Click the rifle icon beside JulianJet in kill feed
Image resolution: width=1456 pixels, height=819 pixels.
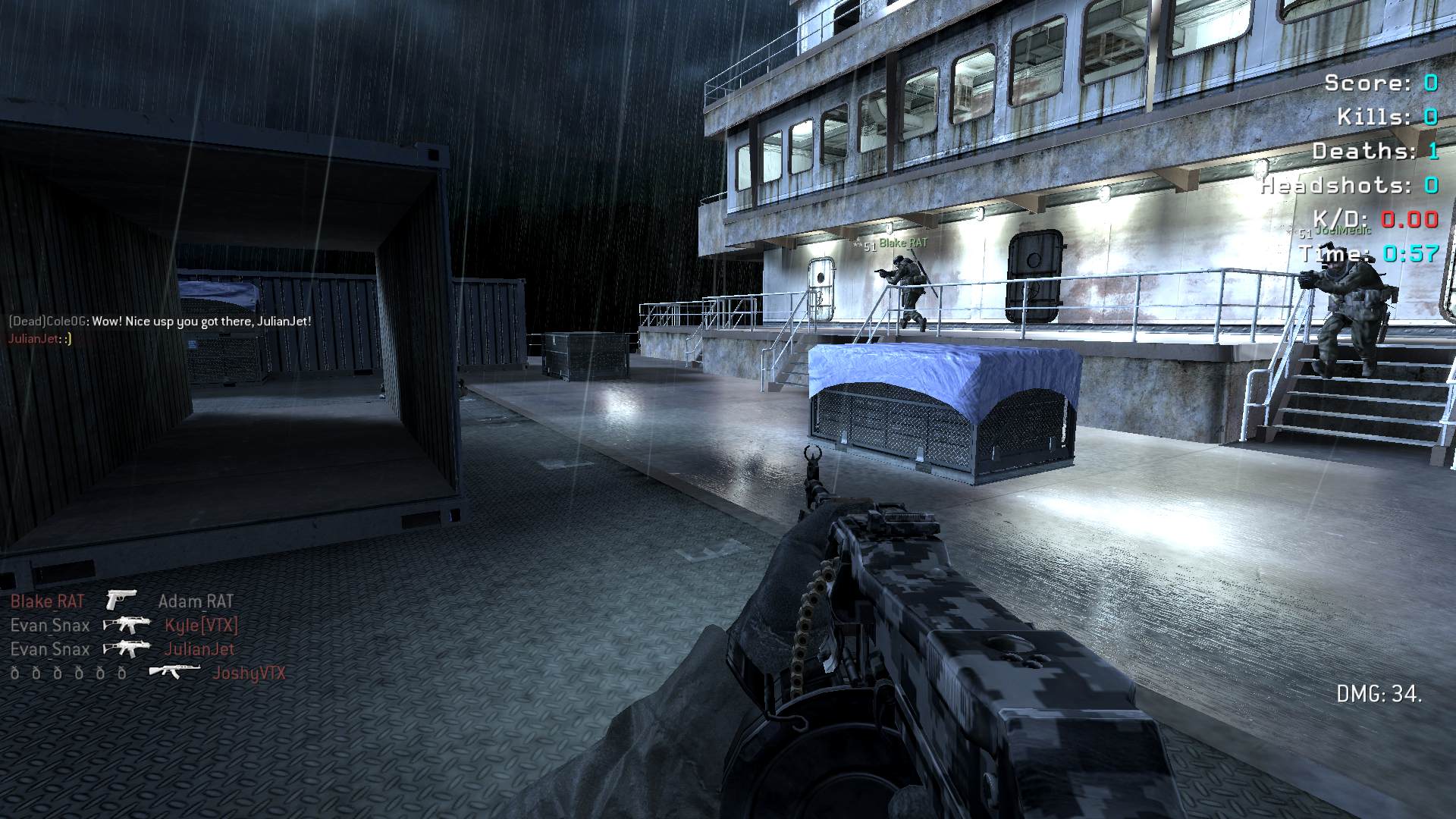point(127,649)
